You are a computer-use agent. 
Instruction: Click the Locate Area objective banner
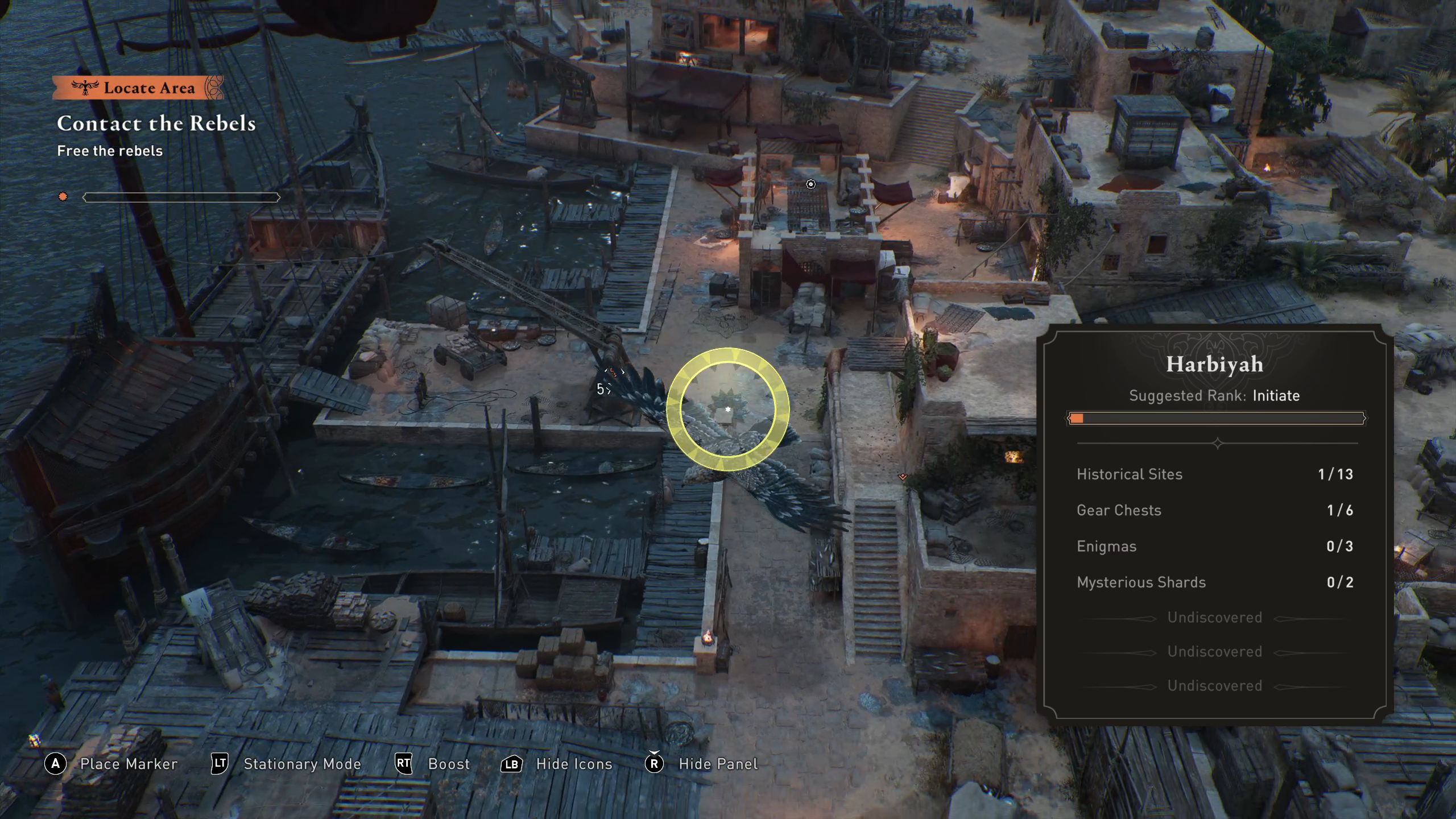tap(138, 88)
